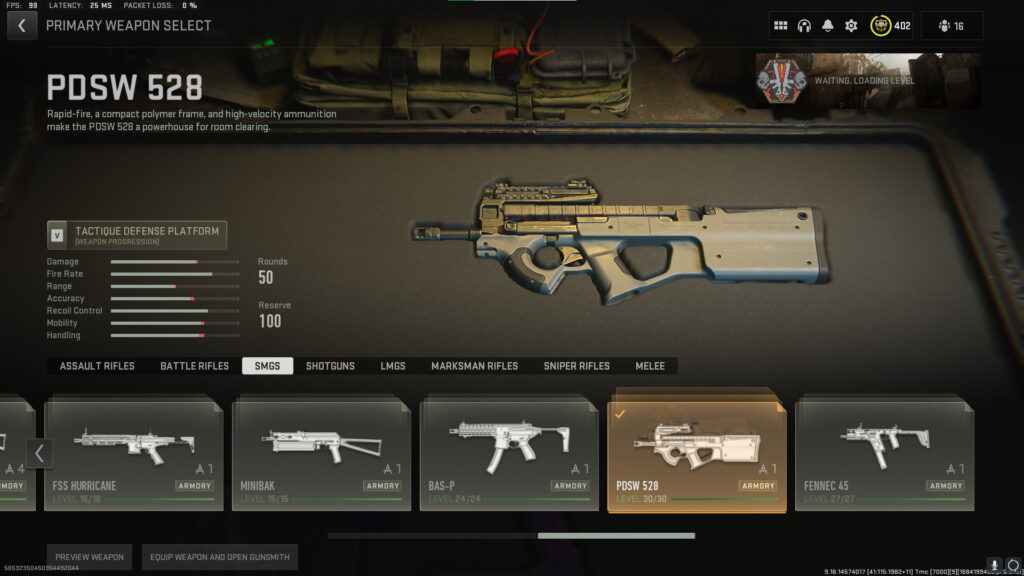The height and width of the screenshot is (576, 1024).
Task: Open the Tactique Defense Platform progression
Action: [x=137, y=235]
